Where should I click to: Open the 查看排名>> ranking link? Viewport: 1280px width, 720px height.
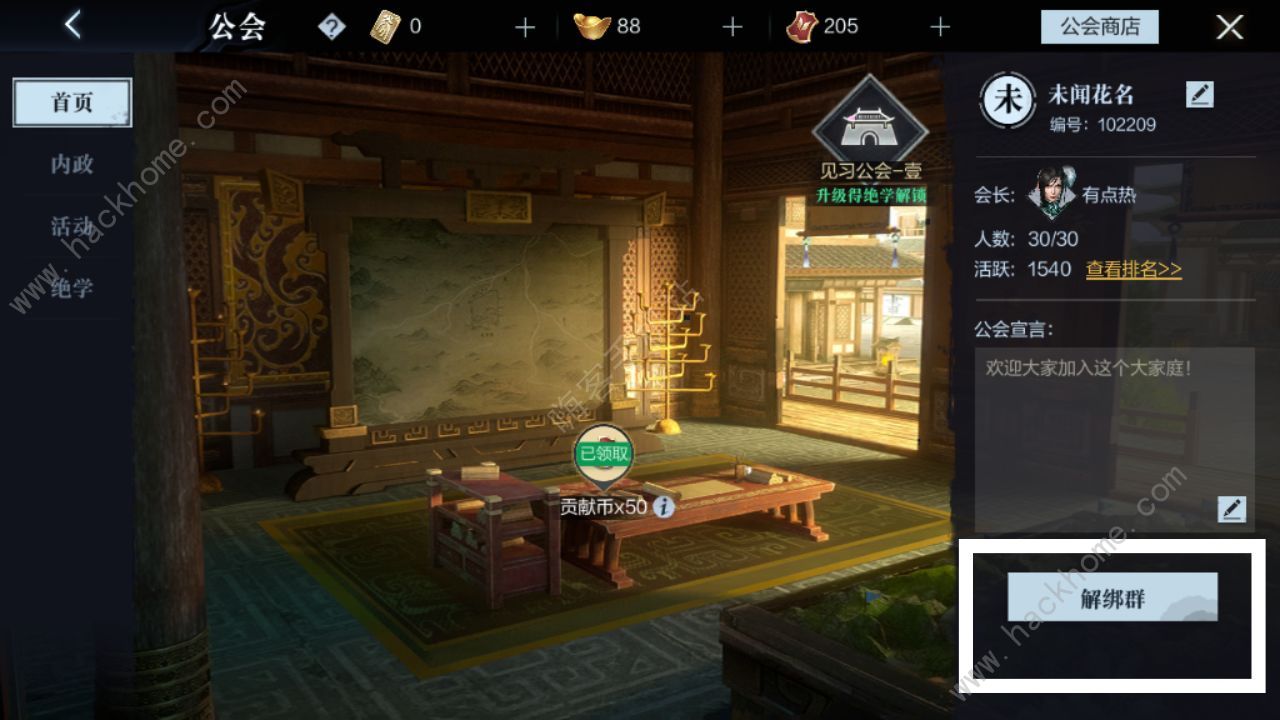point(1136,270)
